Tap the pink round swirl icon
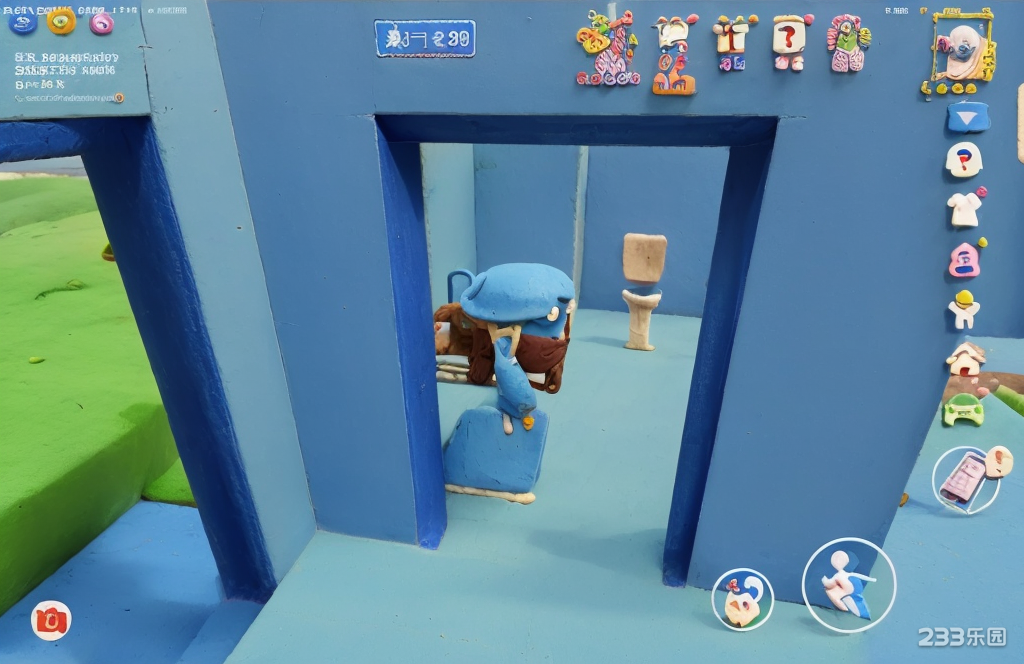This screenshot has height=664, width=1024. point(102,22)
